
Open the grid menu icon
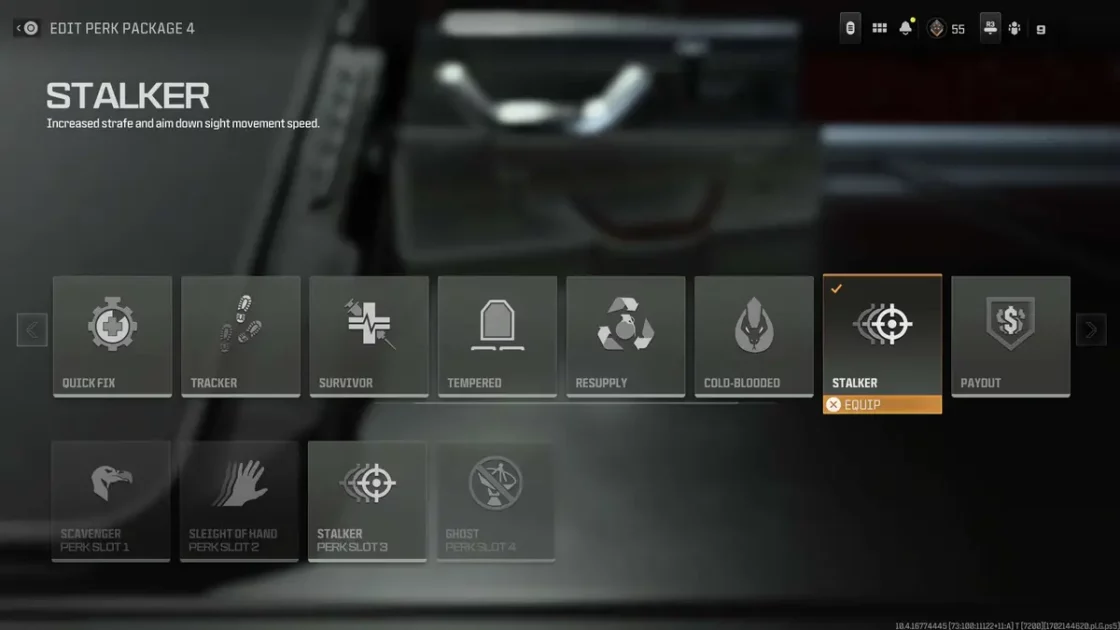(879, 29)
